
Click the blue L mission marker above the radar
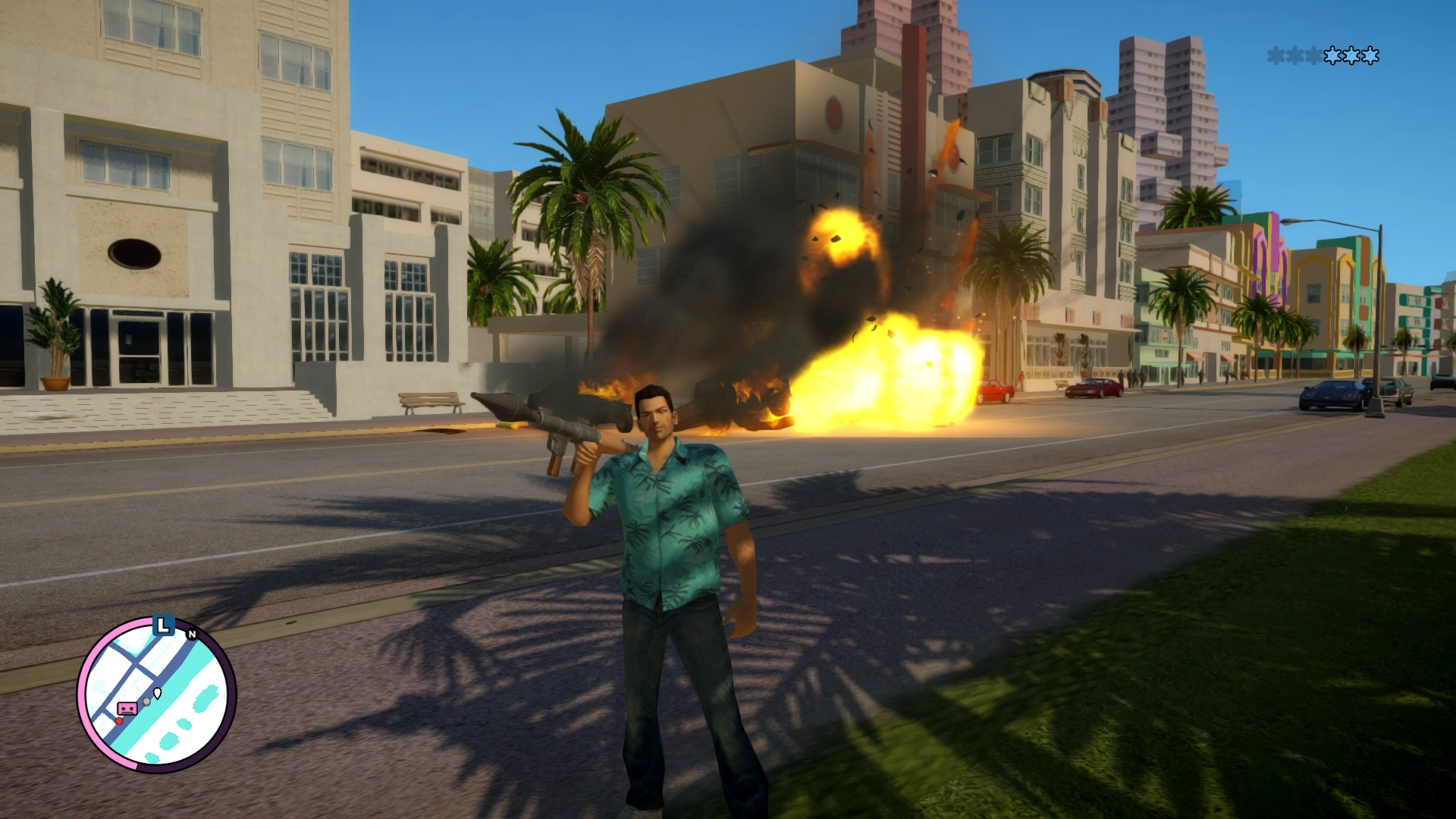(x=163, y=626)
